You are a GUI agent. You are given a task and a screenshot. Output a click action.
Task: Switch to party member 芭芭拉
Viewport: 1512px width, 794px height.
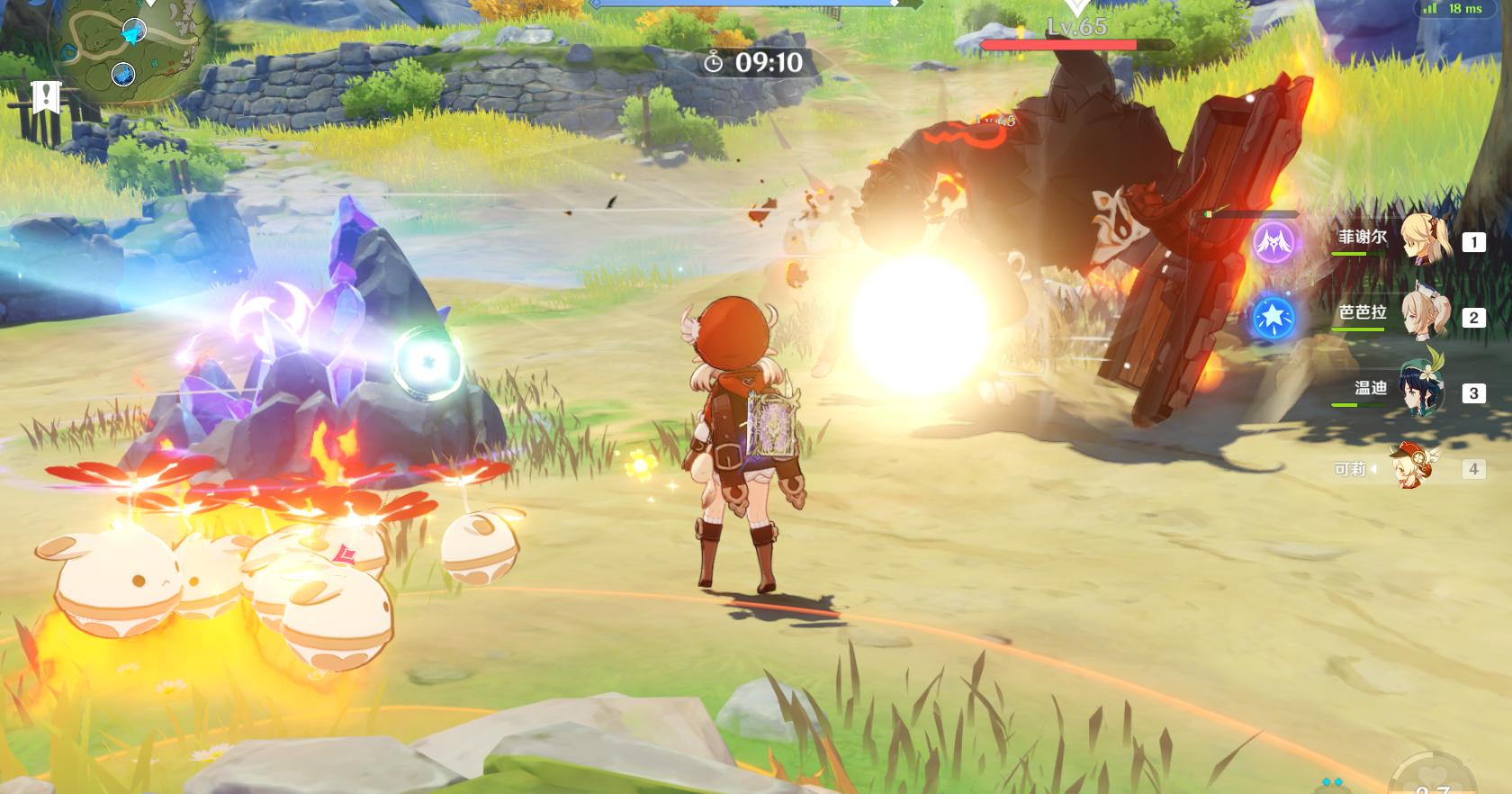click(x=1426, y=316)
